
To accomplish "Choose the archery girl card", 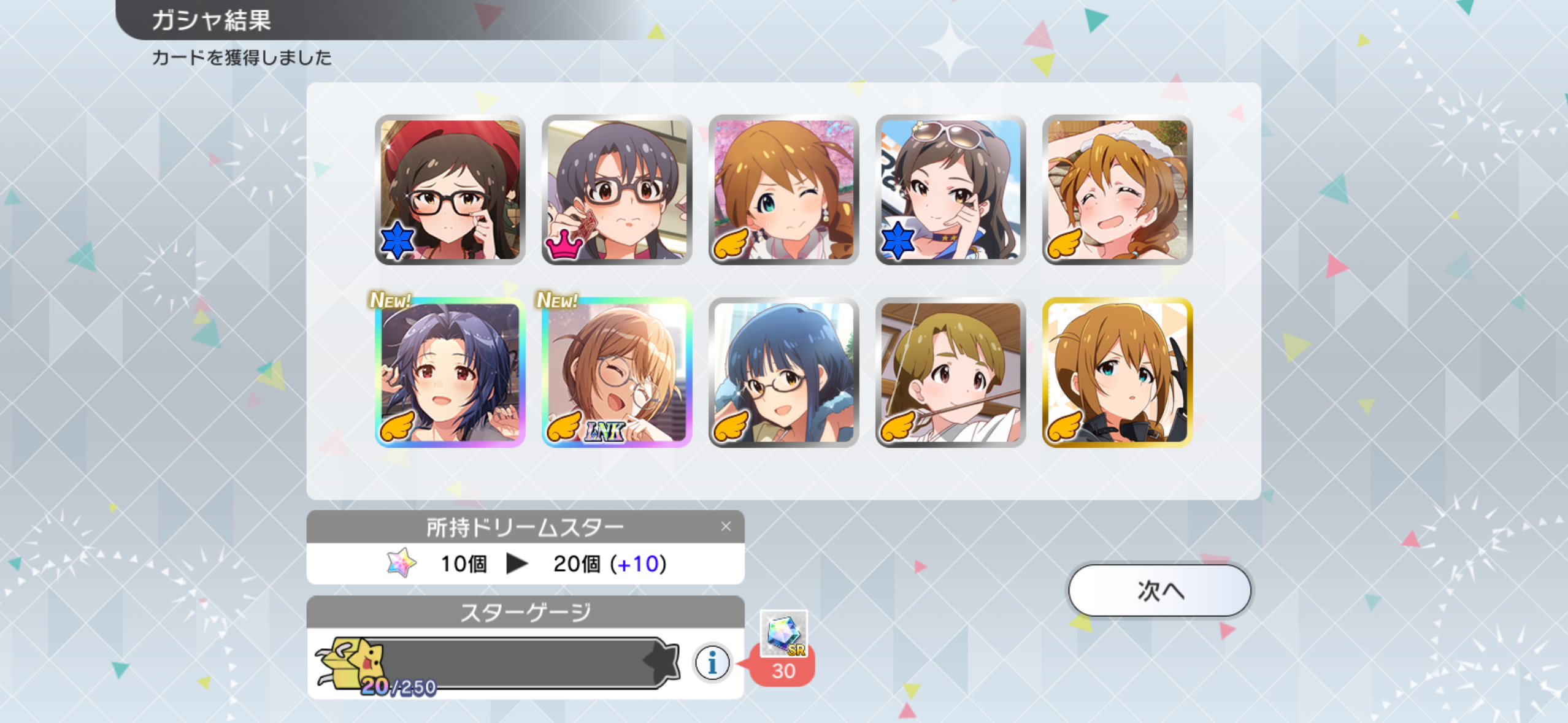I will coord(951,372).
